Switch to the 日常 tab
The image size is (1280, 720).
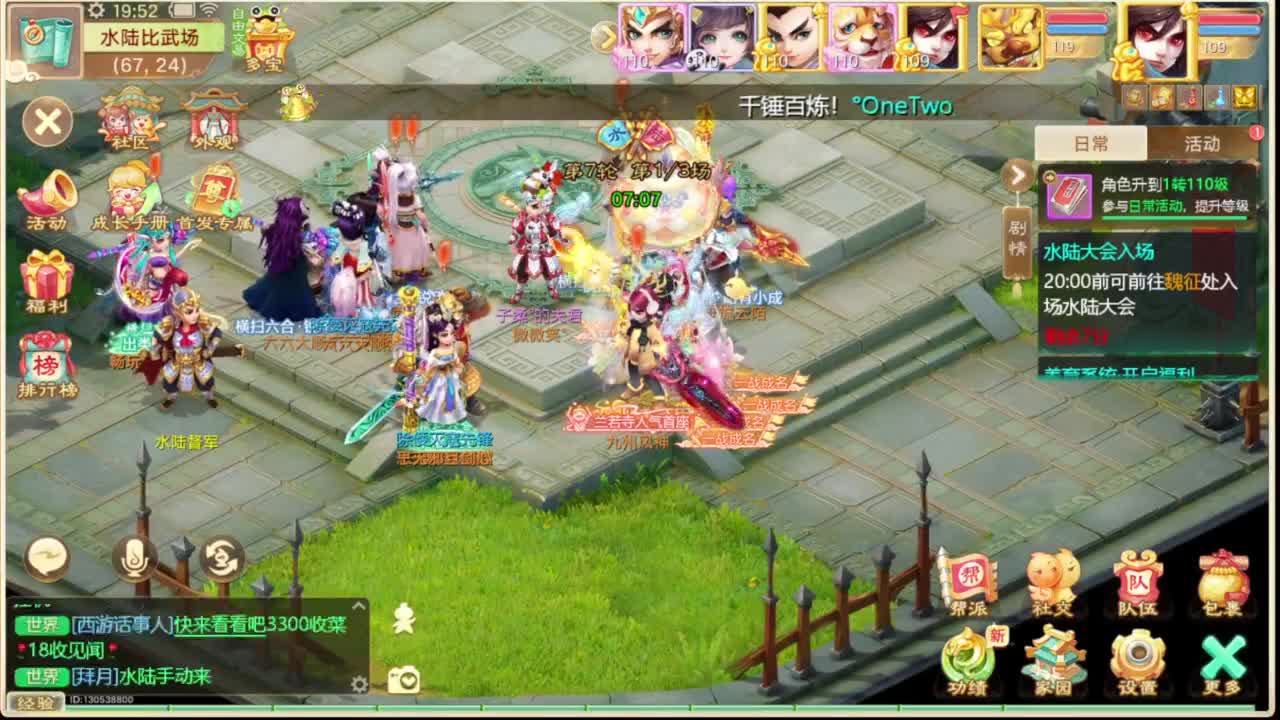pos(1093,143)
